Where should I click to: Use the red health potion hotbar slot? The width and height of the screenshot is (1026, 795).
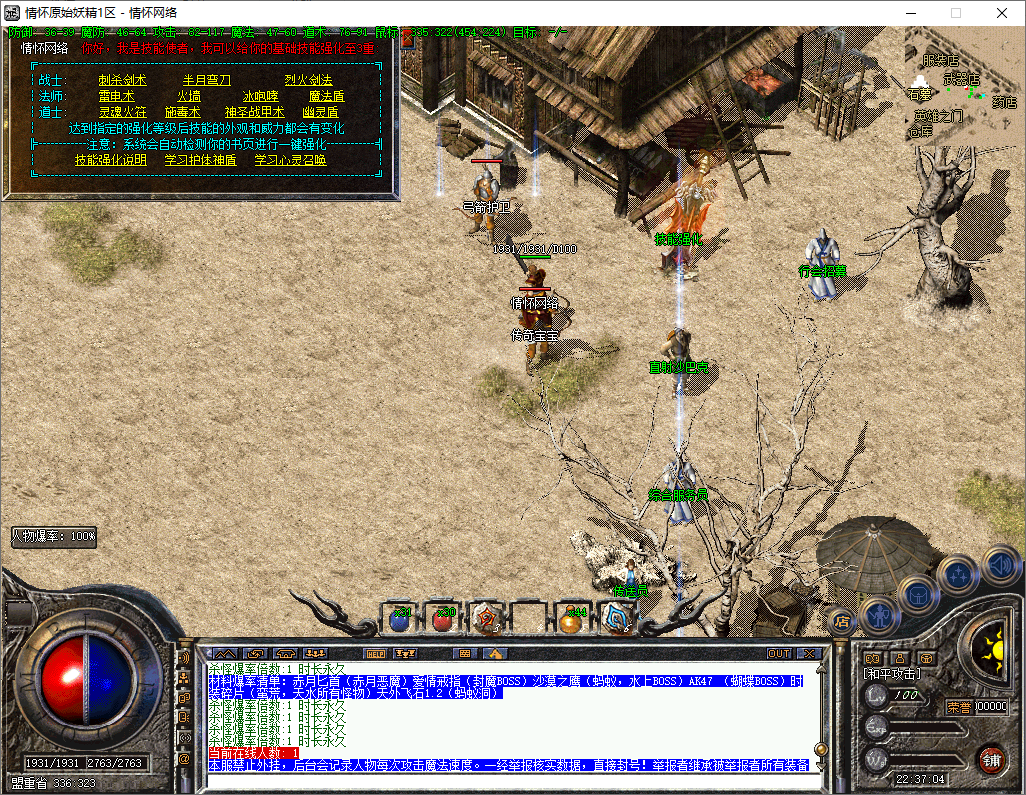point(443,619)
